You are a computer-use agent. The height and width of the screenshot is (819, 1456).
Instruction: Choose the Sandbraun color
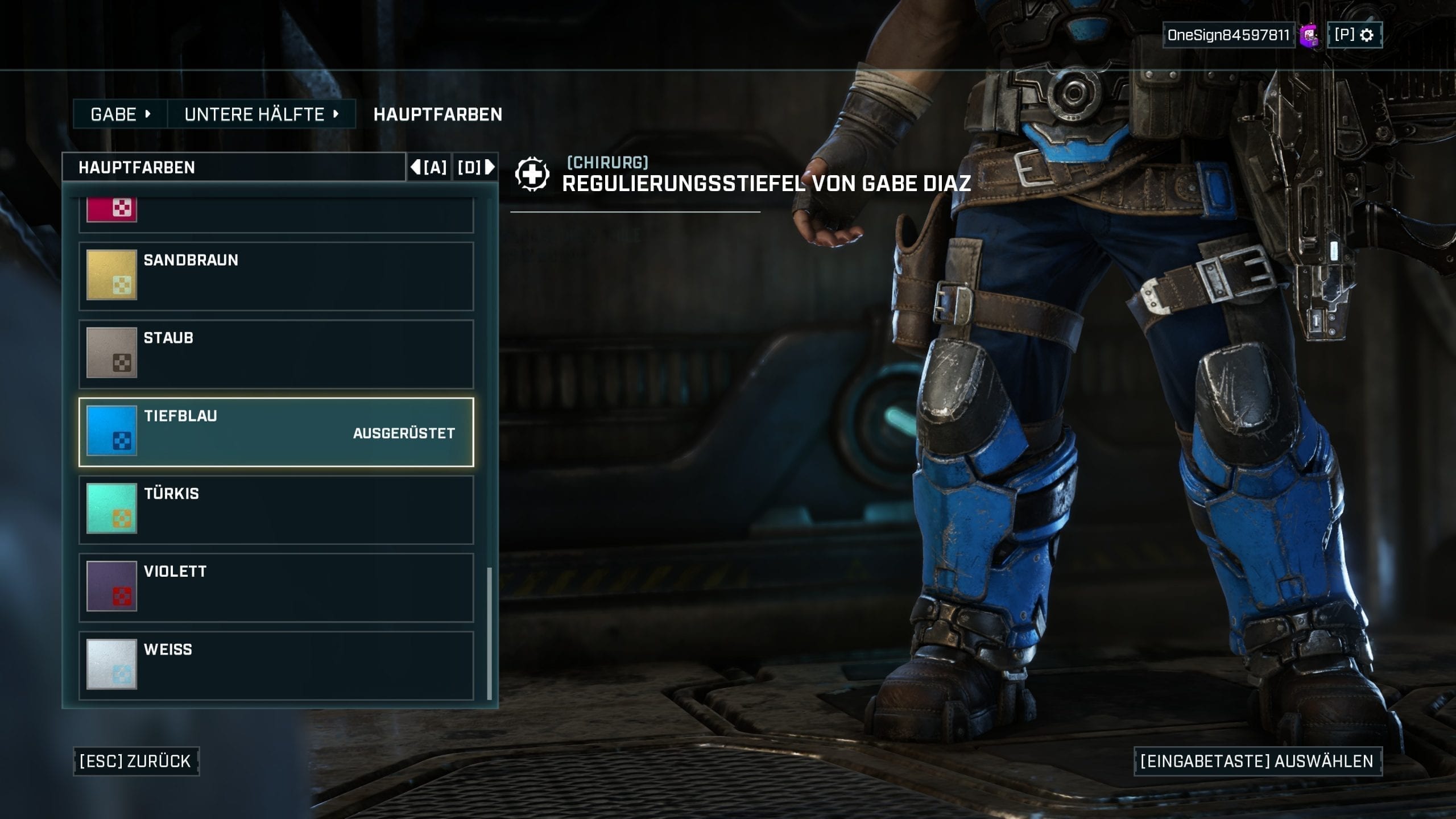276,276
